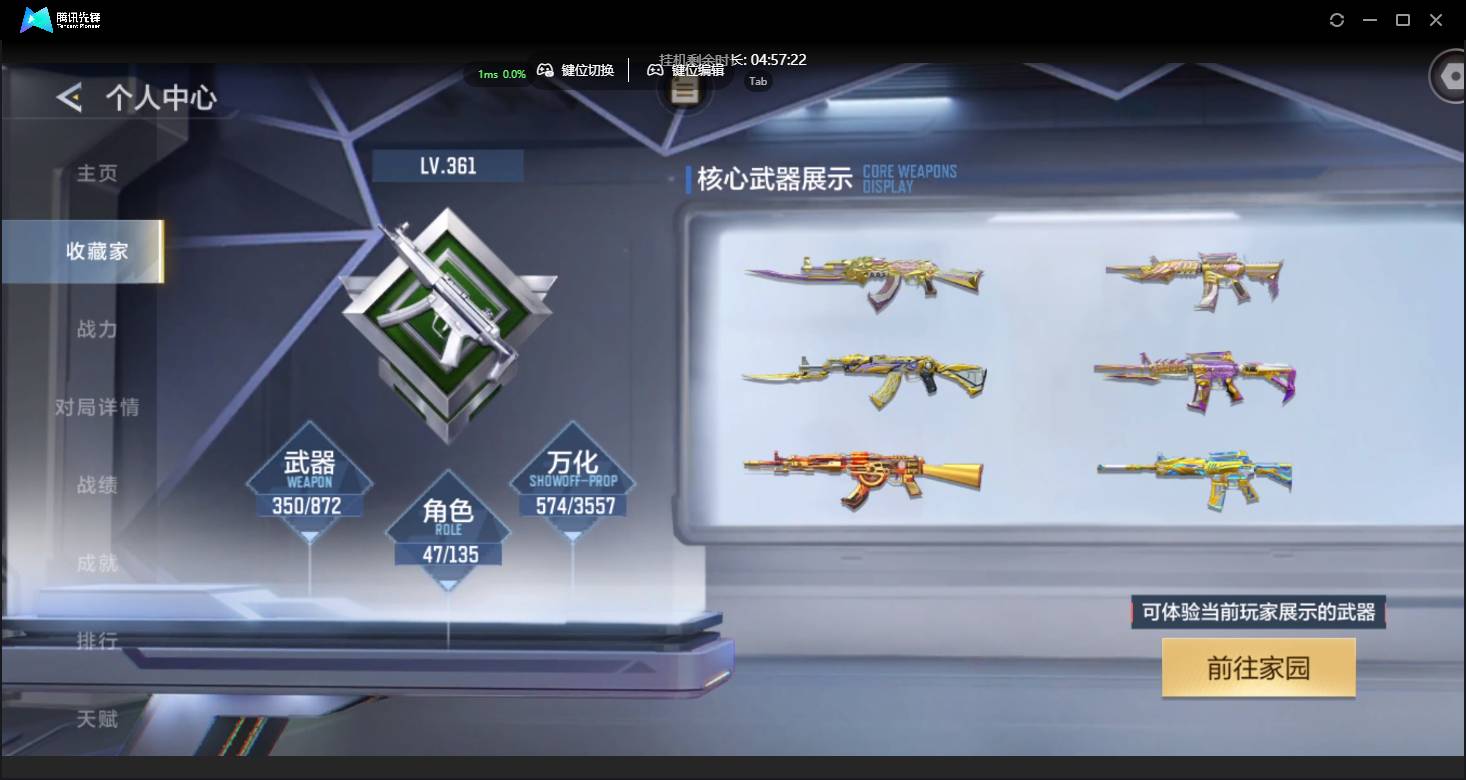Switch to the 主页 tab
This screenshot has height=780, width=1466.
97,173
